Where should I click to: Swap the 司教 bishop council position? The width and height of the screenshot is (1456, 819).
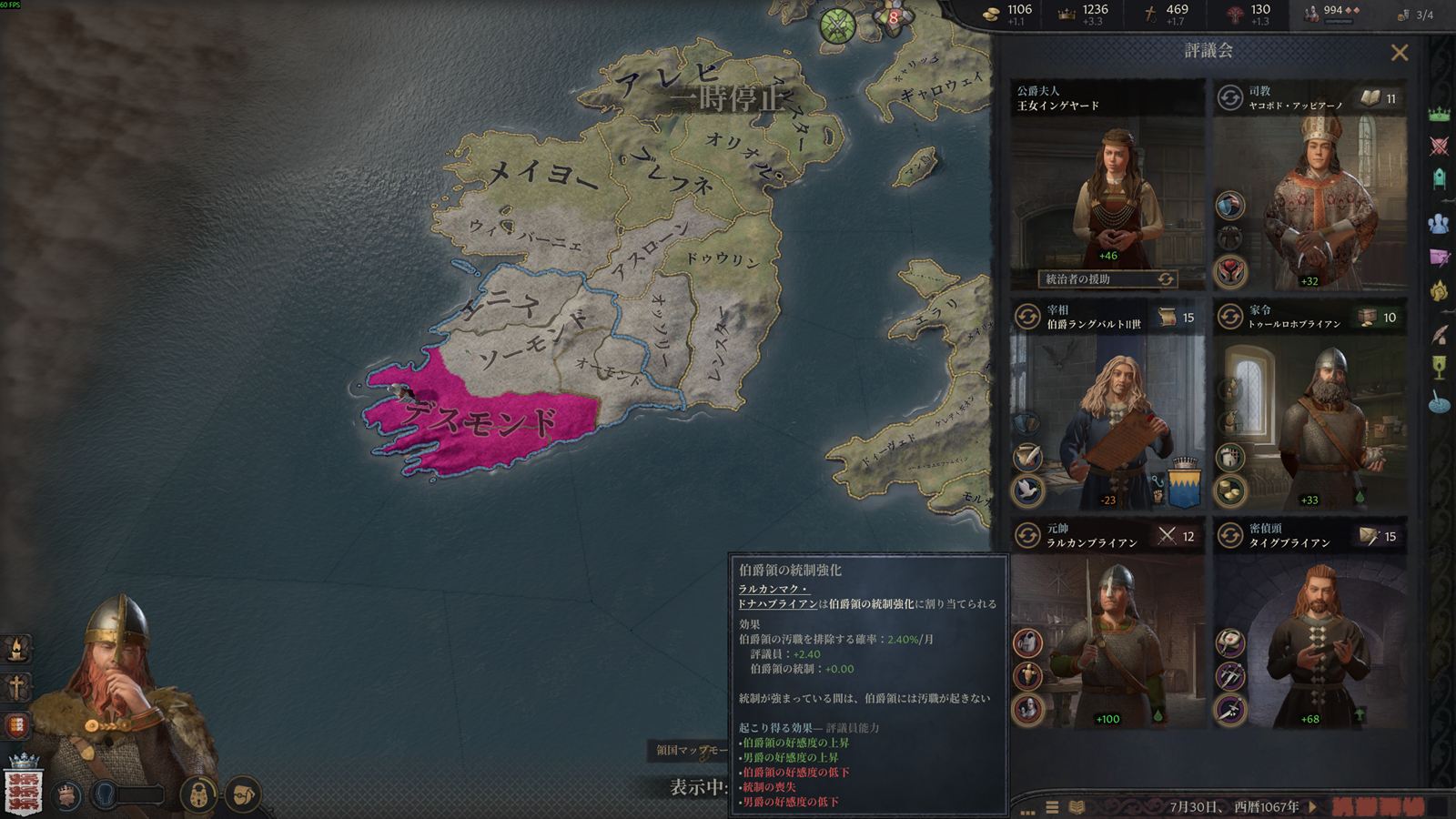coord(1229,97)
